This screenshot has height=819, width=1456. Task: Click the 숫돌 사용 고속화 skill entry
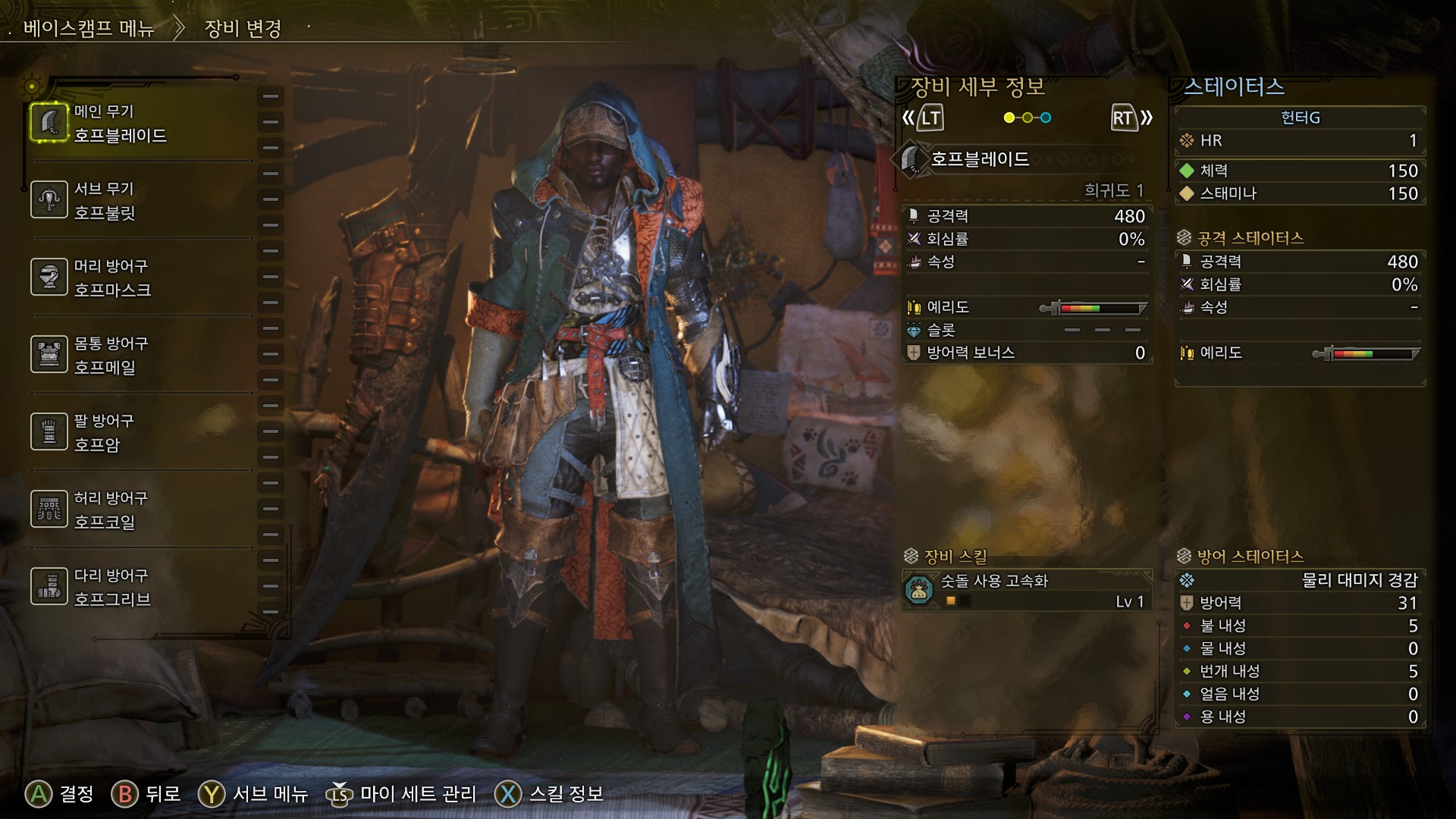point(1027,591)
